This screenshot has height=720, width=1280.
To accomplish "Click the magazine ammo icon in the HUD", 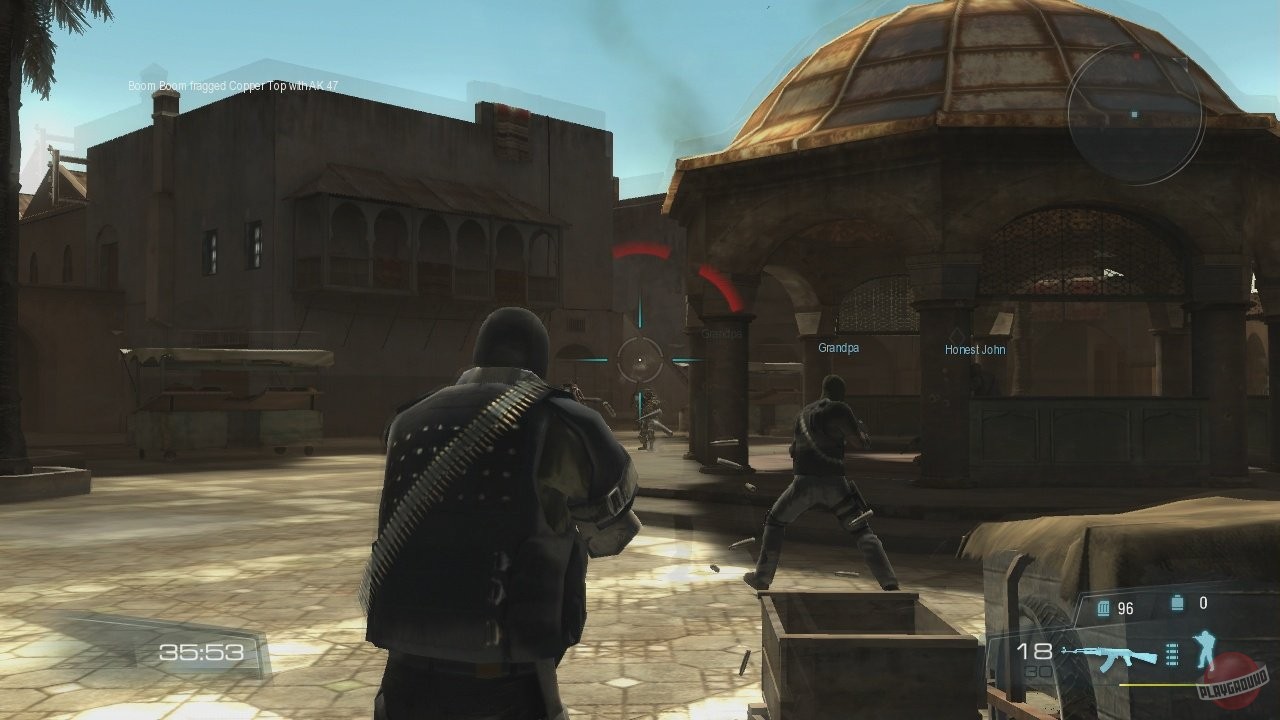I will click(1103, 605).
